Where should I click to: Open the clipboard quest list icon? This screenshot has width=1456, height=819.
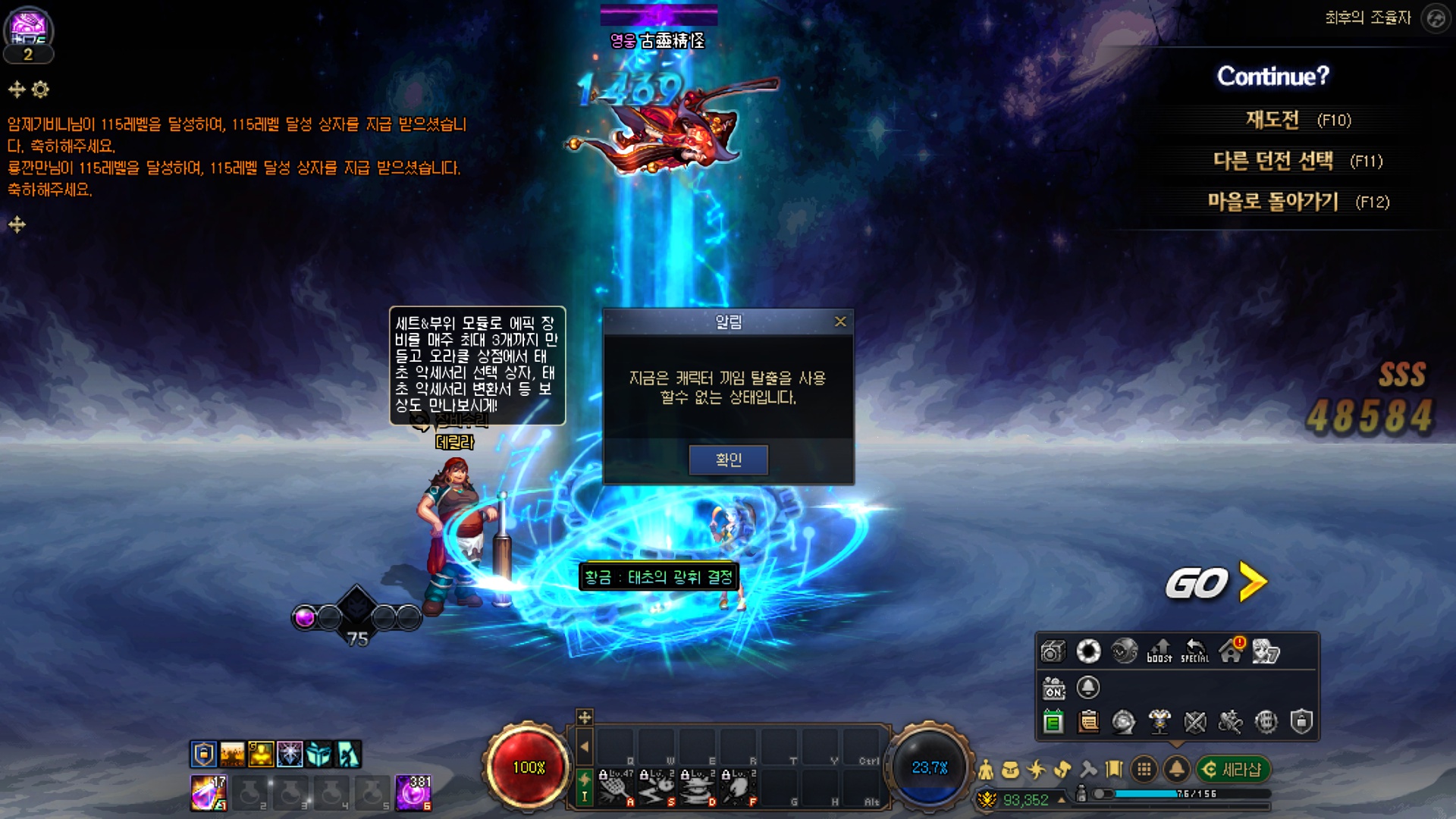[x=1088, y=722]
